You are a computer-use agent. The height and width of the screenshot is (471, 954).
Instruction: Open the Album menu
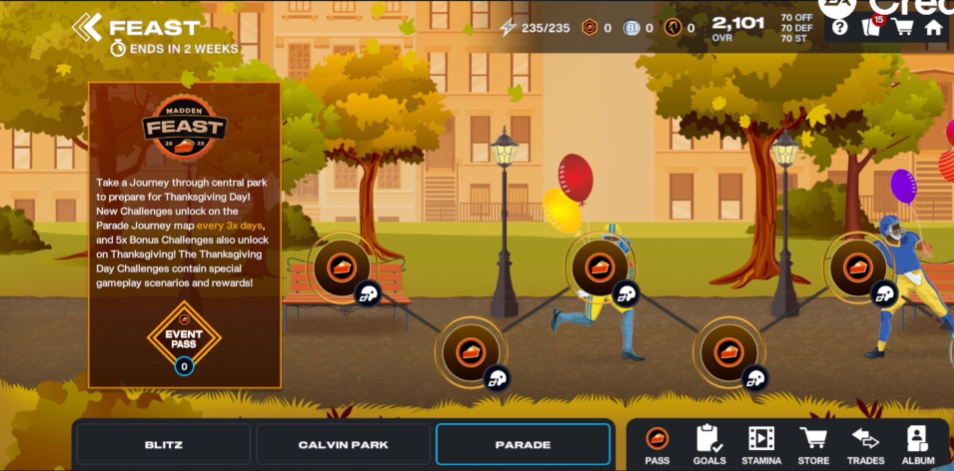click(917, 445)
